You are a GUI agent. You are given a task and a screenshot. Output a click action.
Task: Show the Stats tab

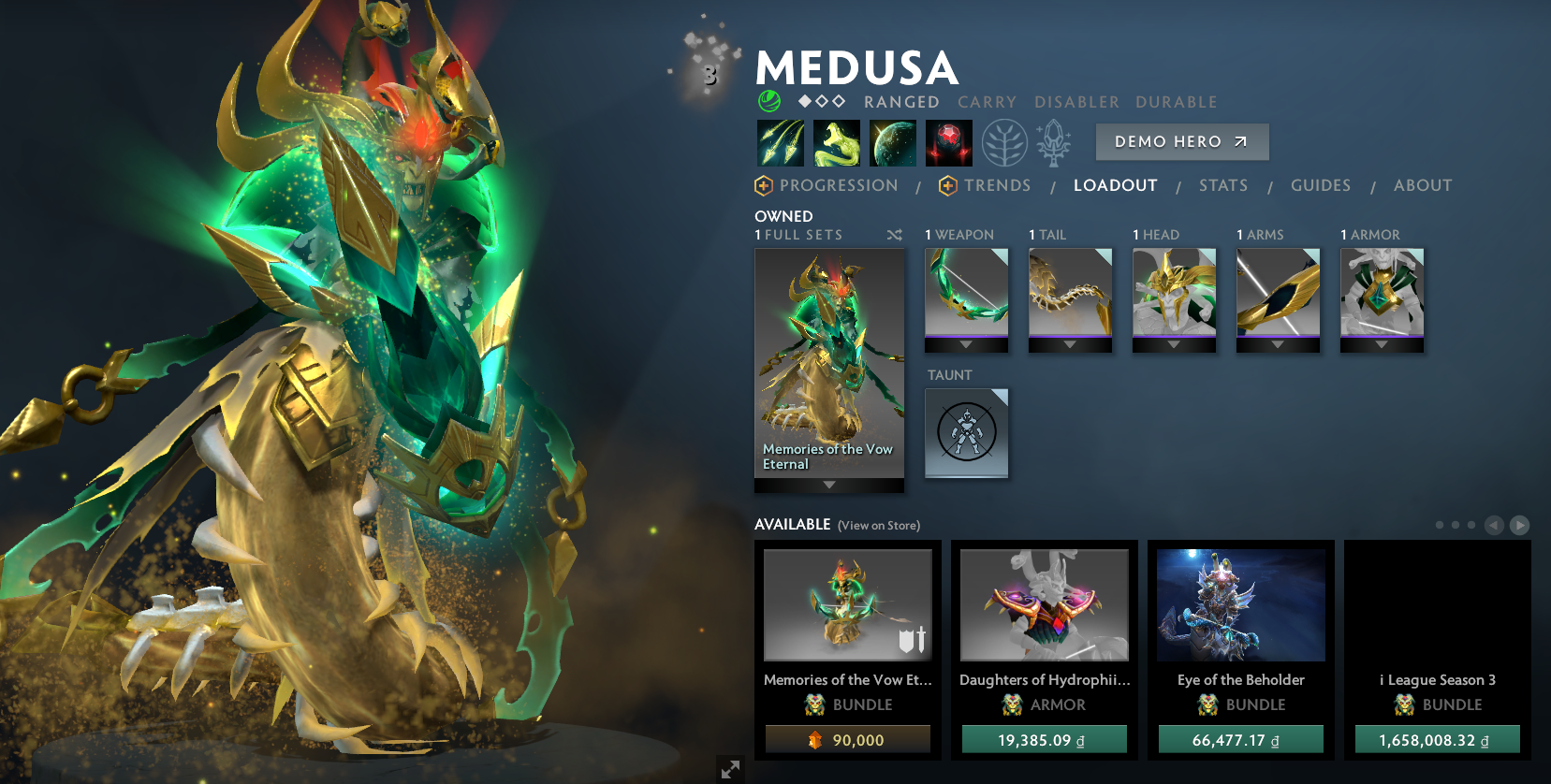pyautogui.click(x=1222, y=185)
